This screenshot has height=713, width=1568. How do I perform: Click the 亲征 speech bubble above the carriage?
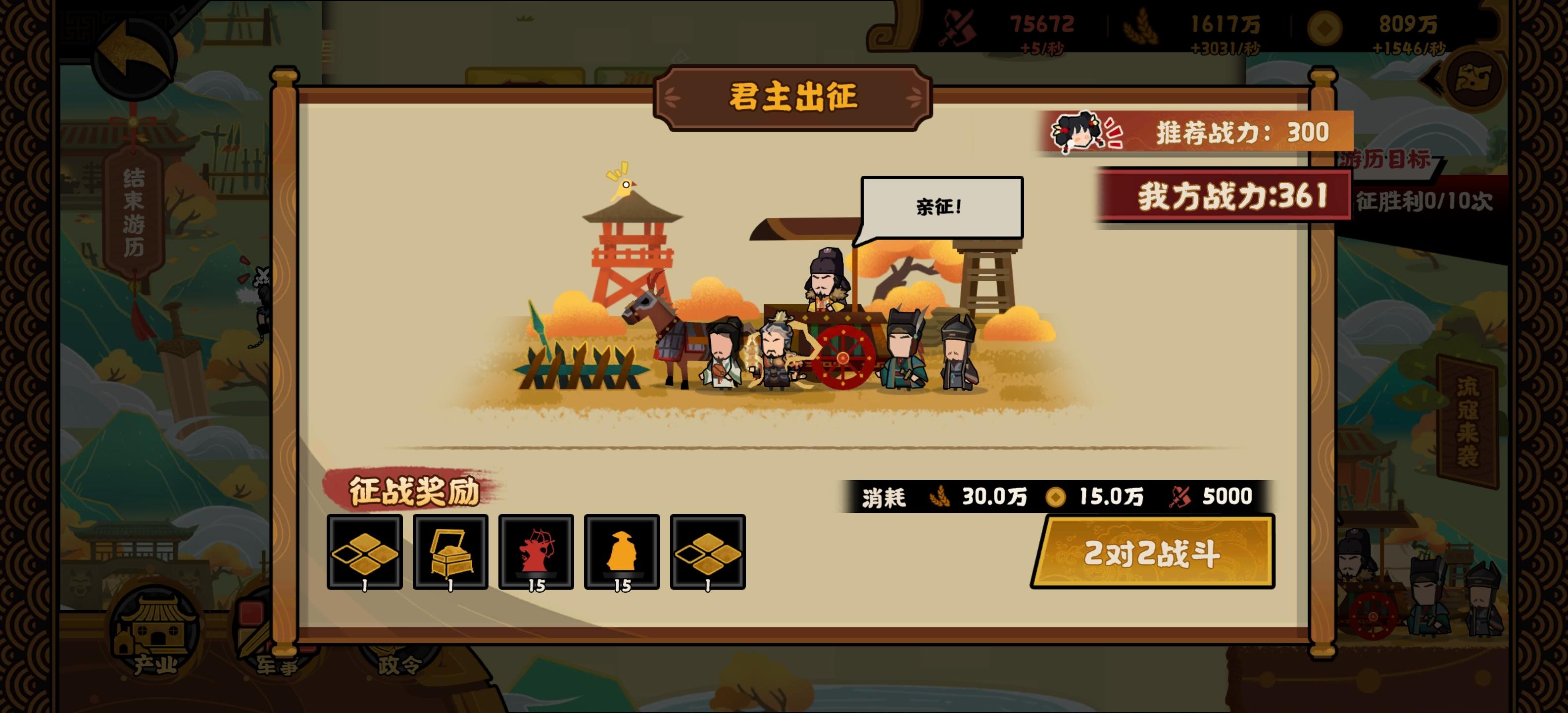pos(941,206)
